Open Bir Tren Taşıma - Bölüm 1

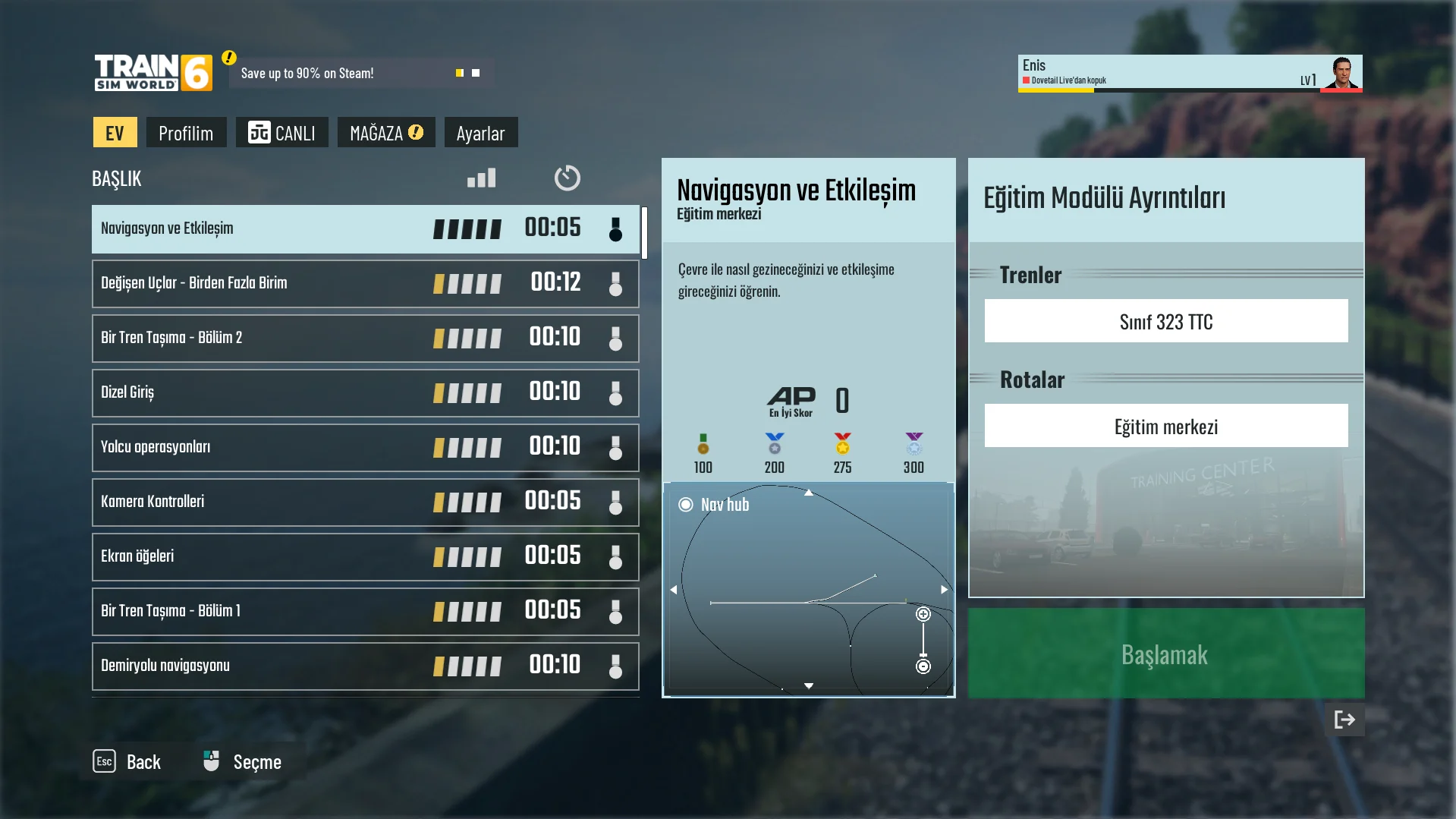365,611
